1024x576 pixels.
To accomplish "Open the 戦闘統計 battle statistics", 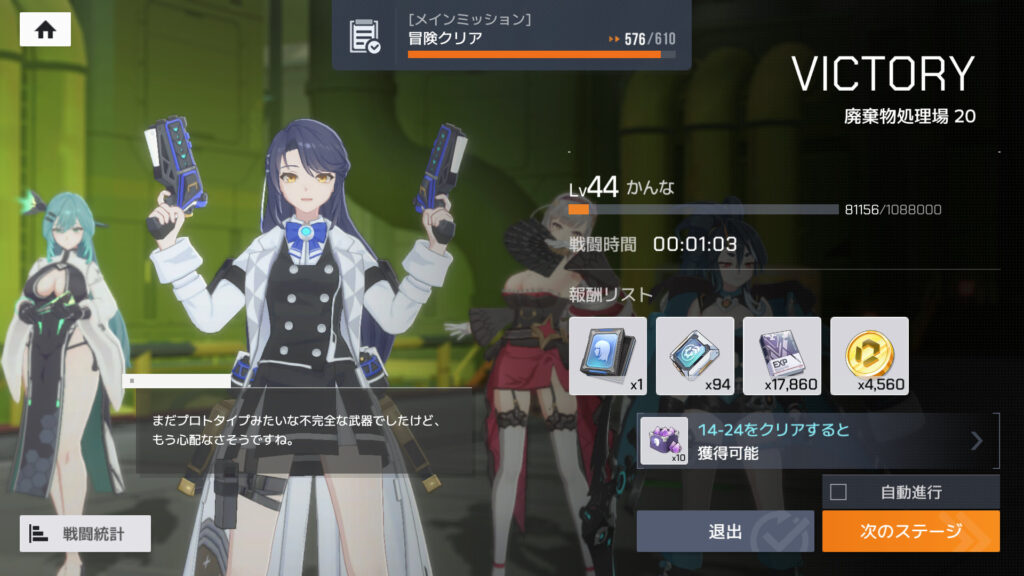I will click(85, 534).
